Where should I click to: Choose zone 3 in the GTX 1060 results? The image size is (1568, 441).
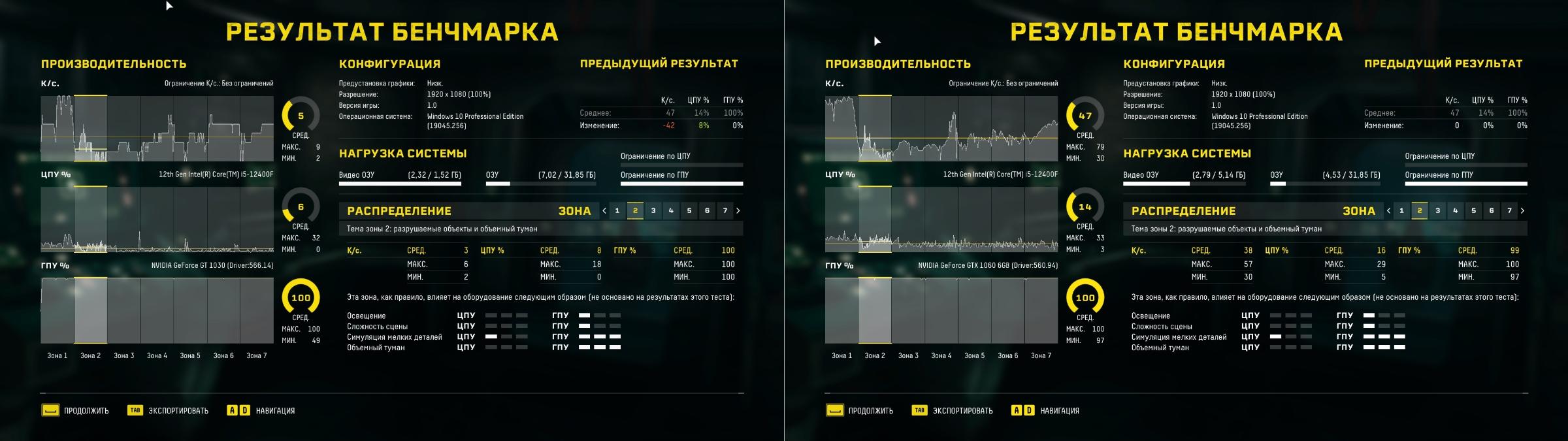(1437, 210)
